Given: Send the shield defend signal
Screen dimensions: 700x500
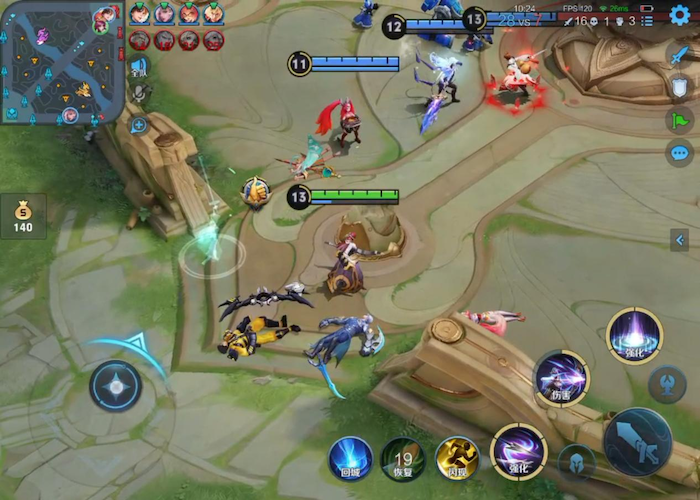Looking at the screenshot, I should 680,88.
